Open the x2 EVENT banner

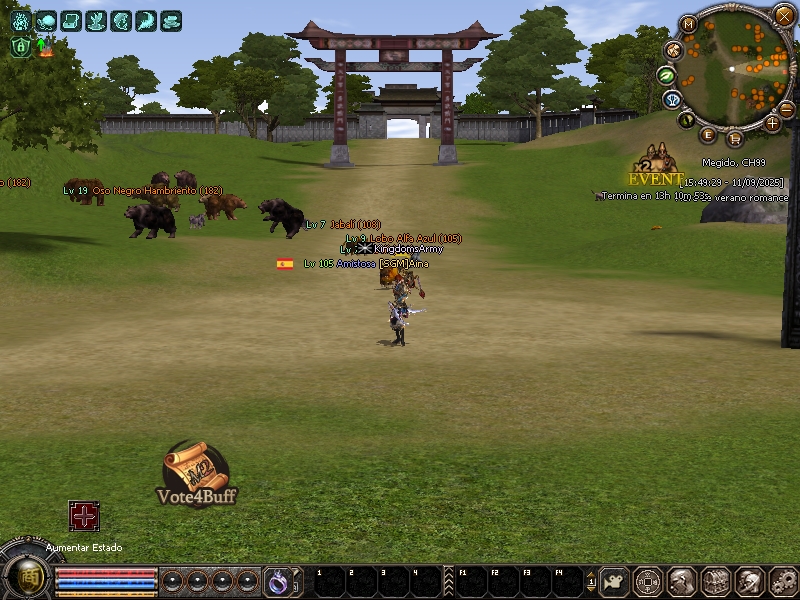(656, 168)
